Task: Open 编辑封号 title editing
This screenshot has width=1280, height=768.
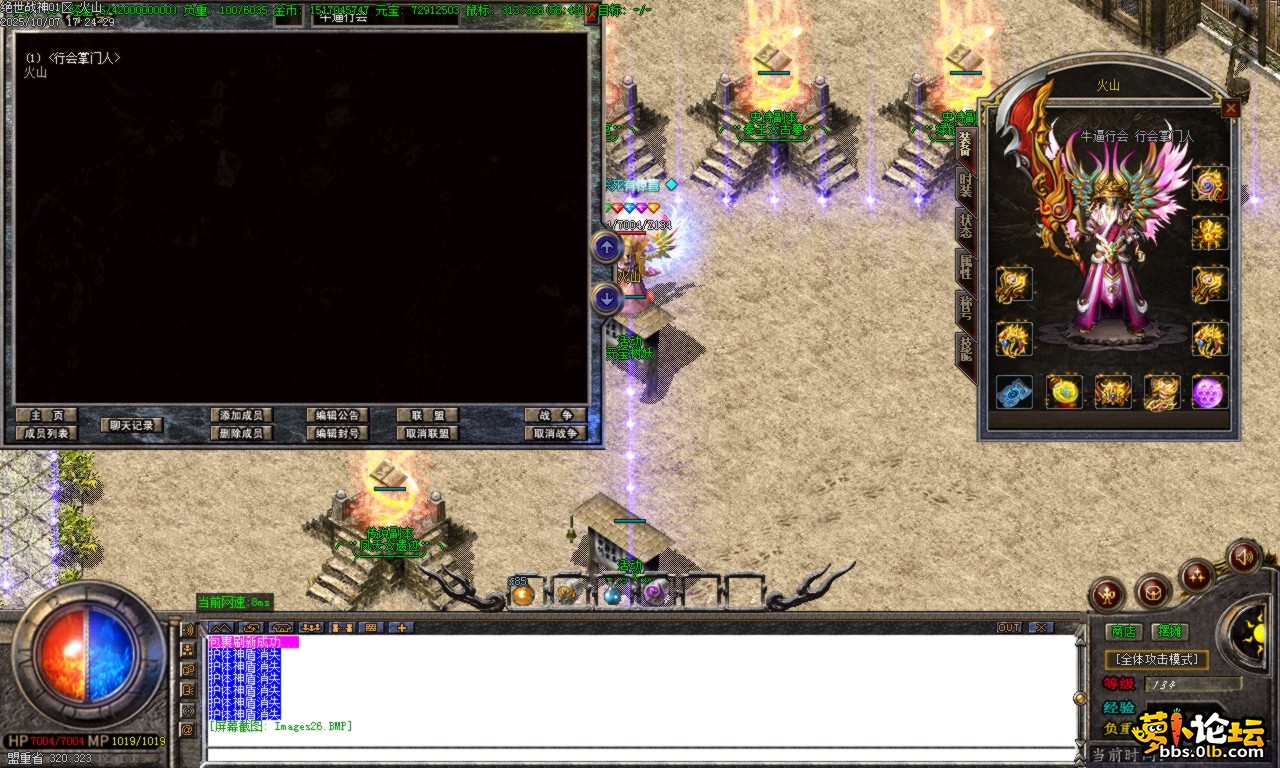Action: 338,433
